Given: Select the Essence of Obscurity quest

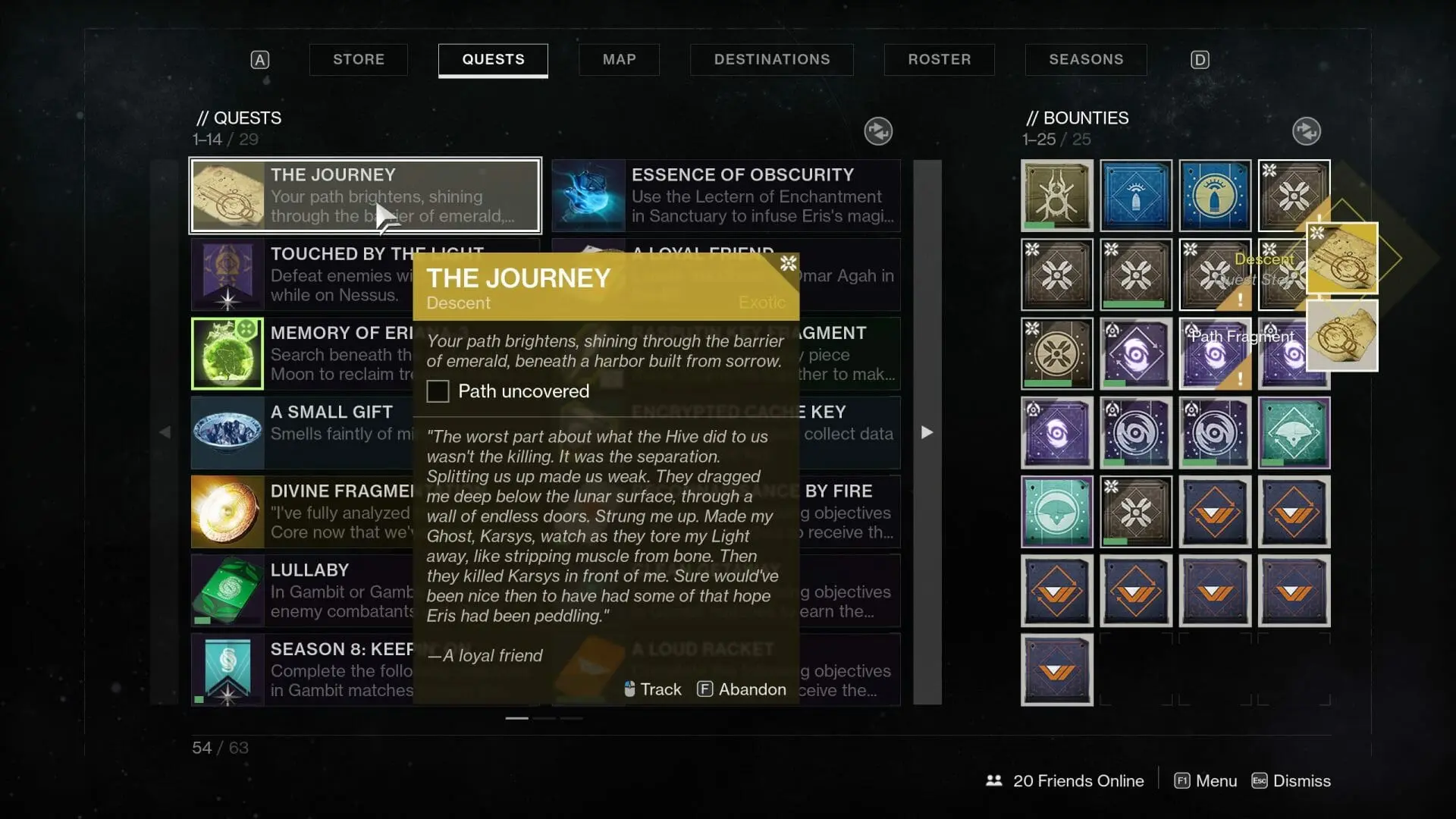Looking at the screenshot, I should (726, 196).
